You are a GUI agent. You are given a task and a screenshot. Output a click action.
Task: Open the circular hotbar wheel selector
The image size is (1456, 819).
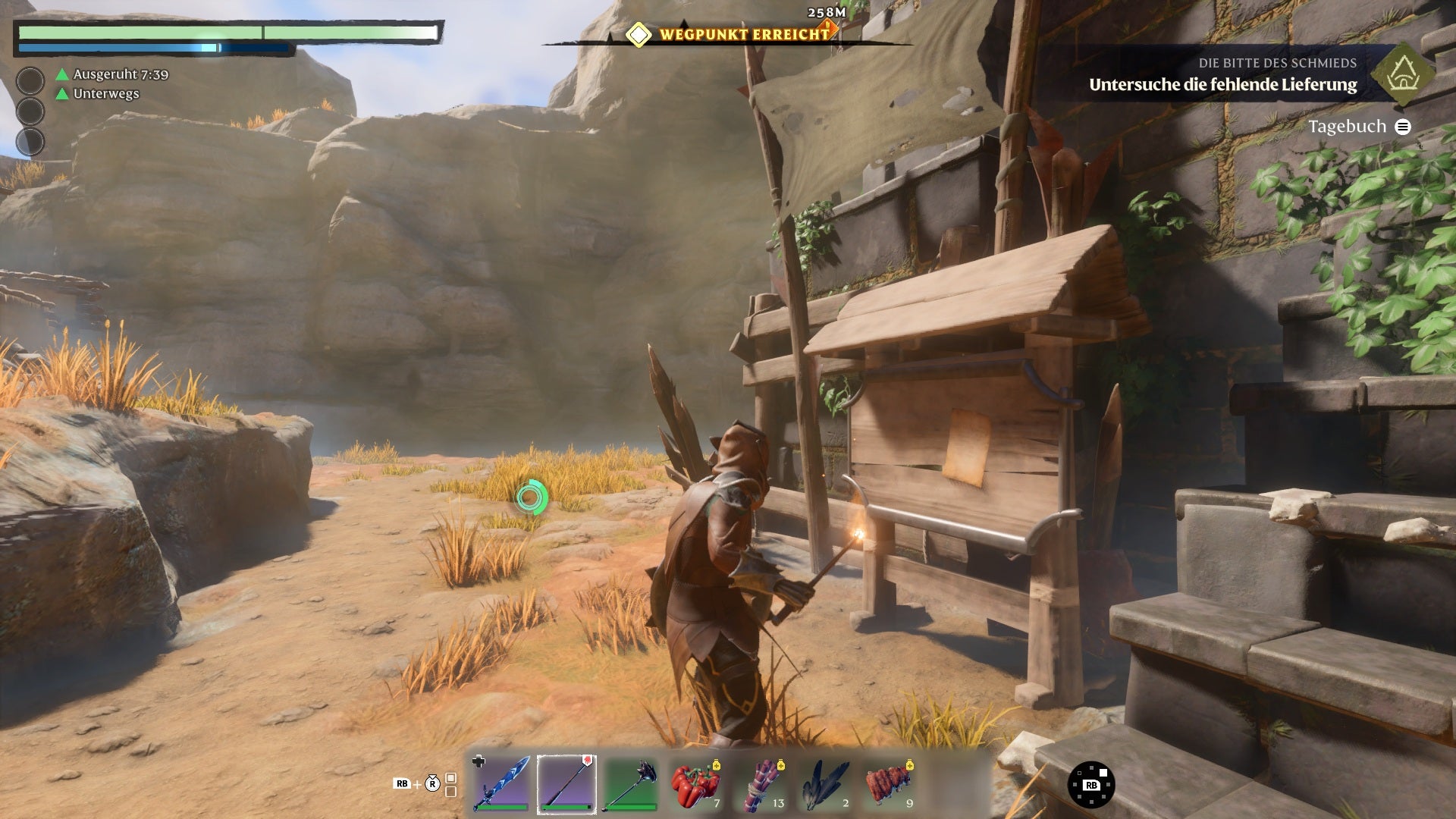[1091, 784]
